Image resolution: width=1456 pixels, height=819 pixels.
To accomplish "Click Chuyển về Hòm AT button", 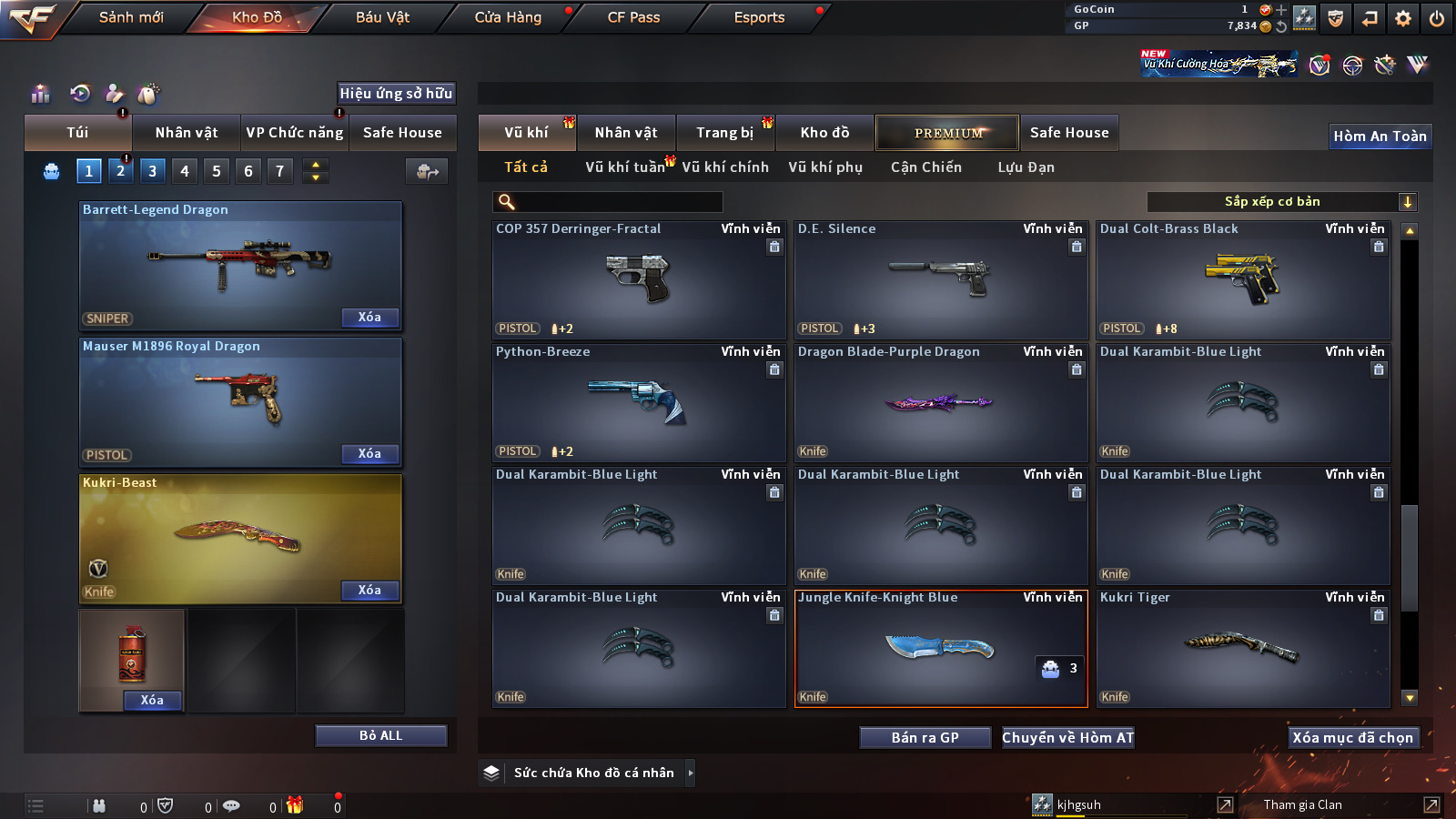I will tap(1067, 737).
